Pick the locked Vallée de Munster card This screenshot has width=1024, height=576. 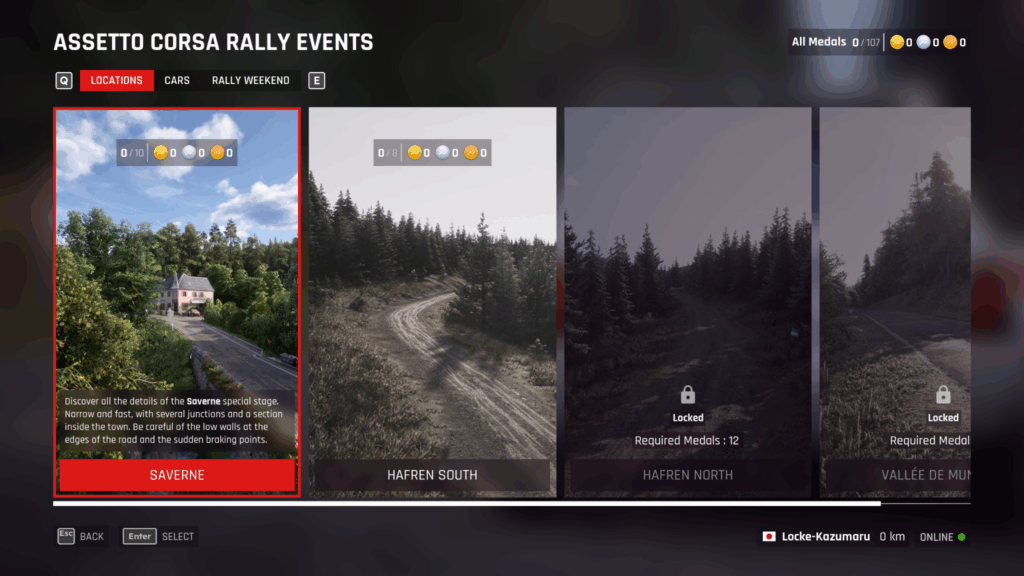[x=895, y=300]
